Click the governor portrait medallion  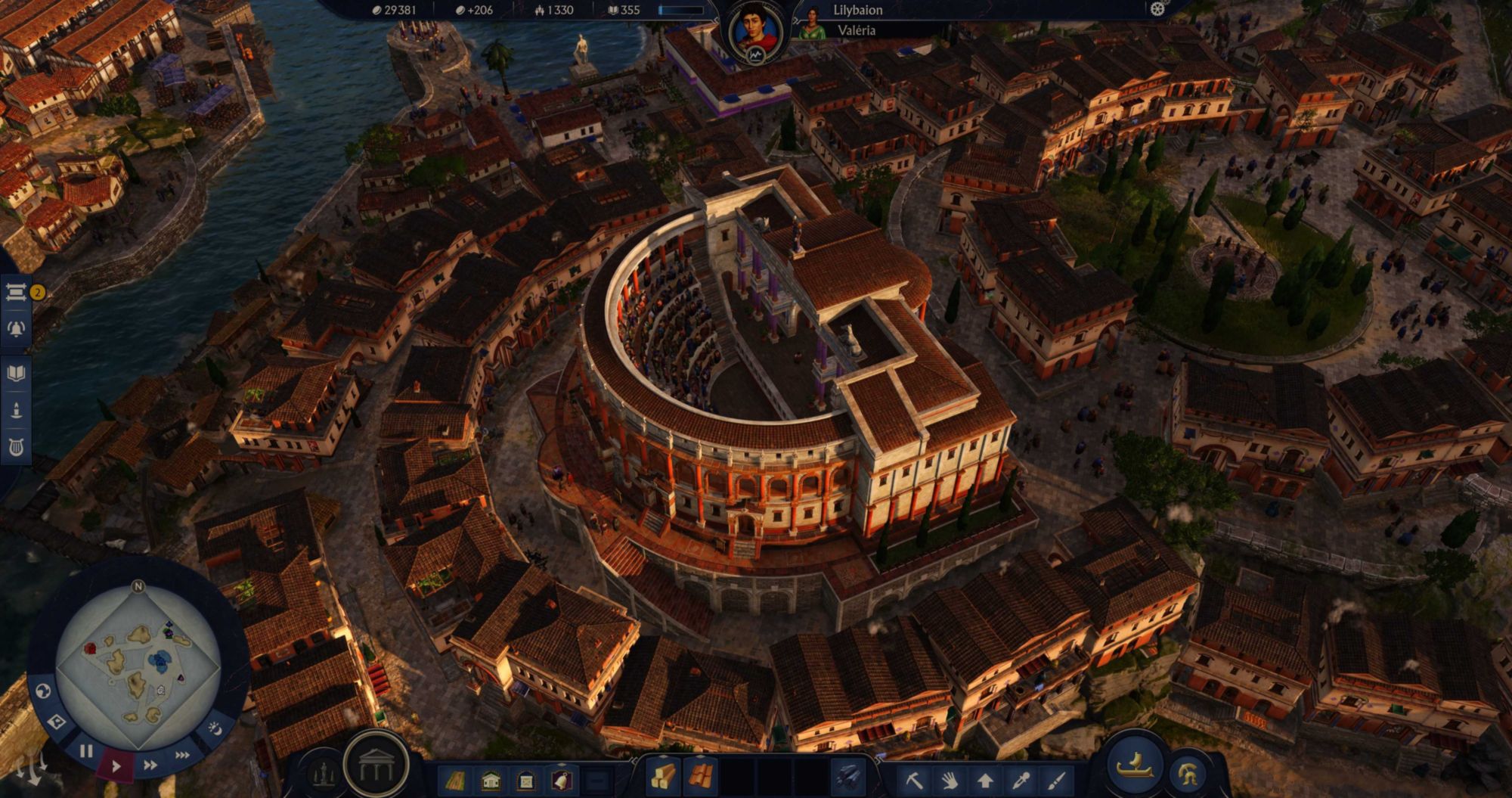[754, 34]
